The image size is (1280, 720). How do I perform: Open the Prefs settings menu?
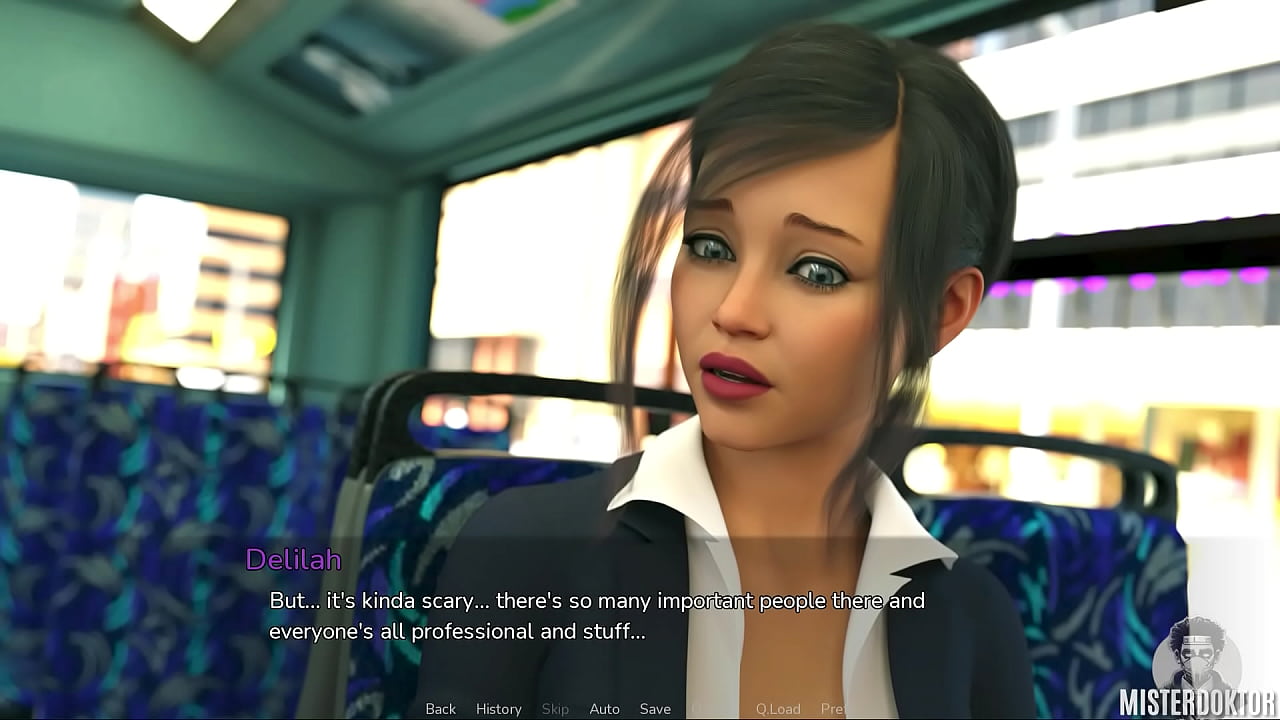pyautogui.click(x=835, y=708)
